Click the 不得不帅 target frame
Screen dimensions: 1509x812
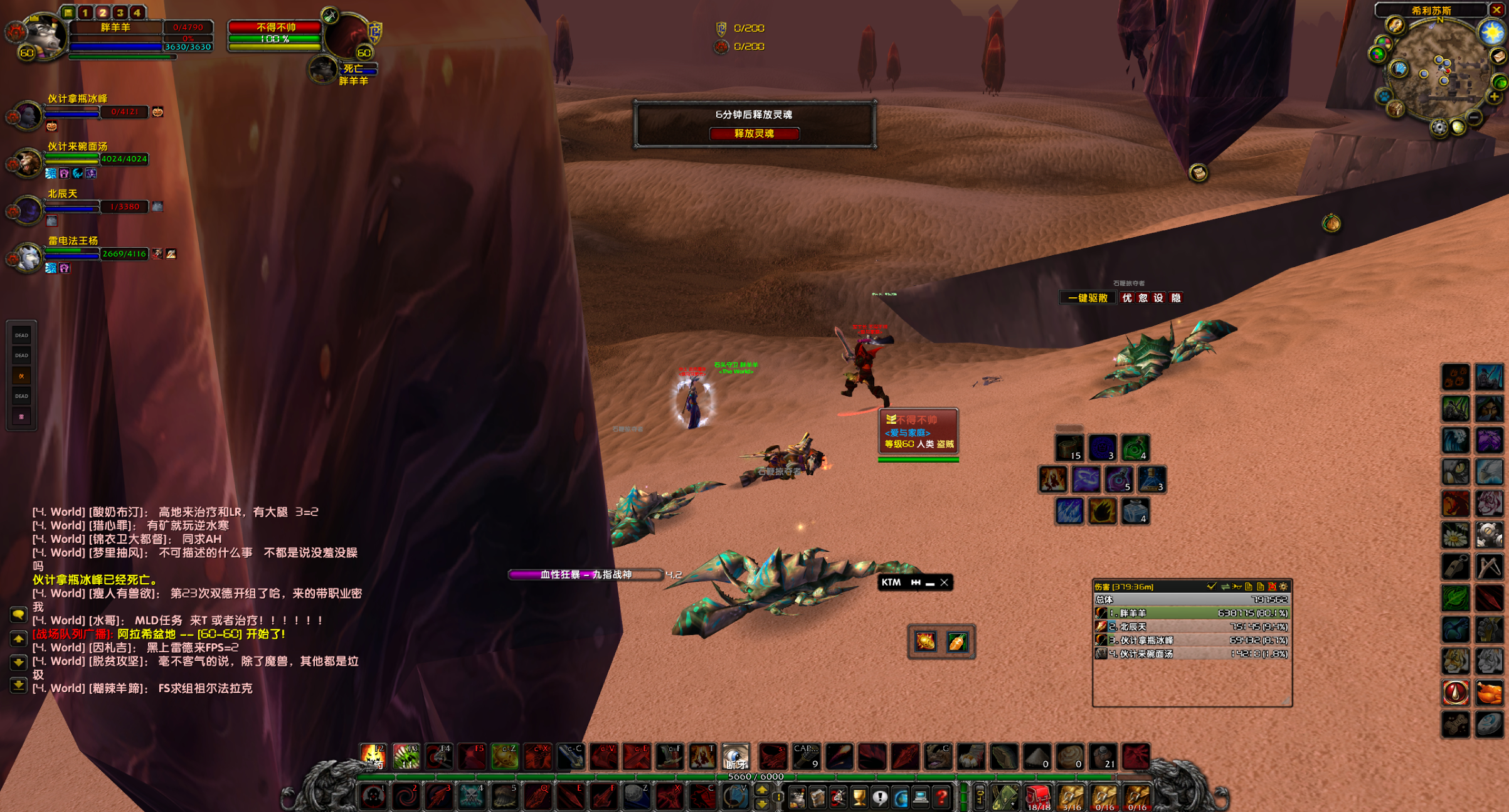point(275,28)
